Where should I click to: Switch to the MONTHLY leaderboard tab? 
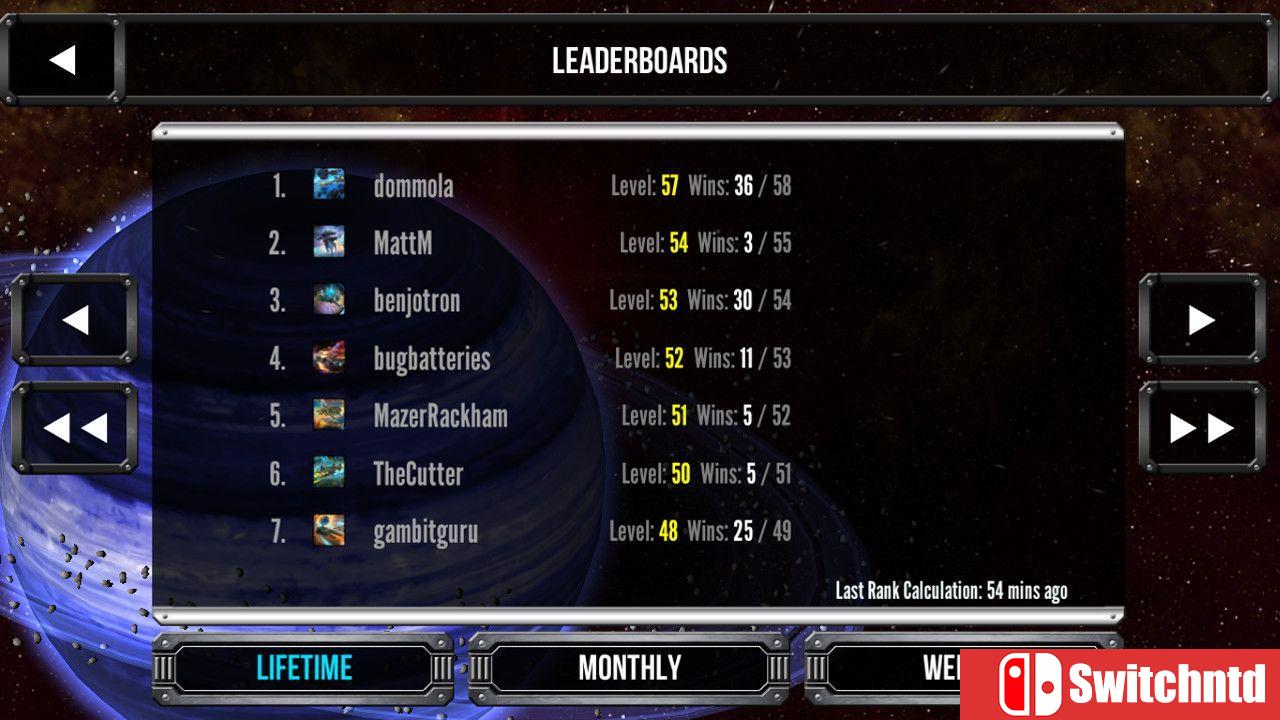pyautogui.click(x=629, y=668)
